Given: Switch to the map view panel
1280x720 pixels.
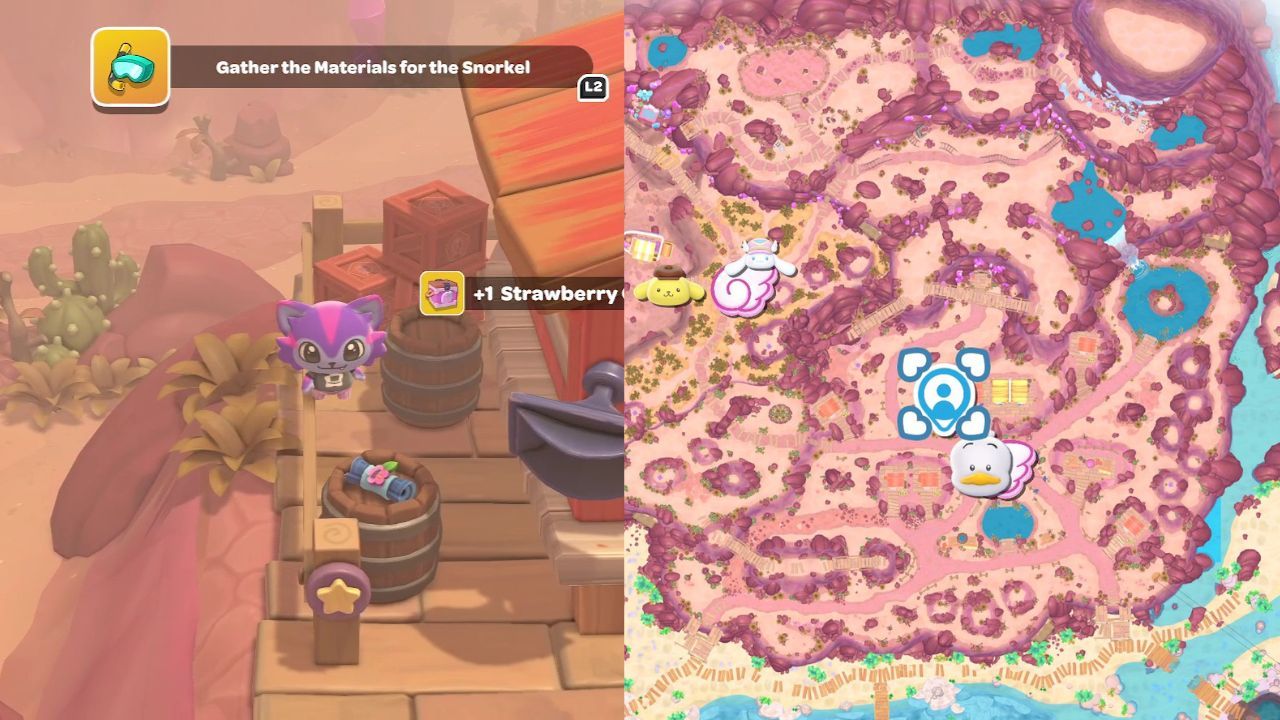Looking at the screenshot, I should [950, 360].
